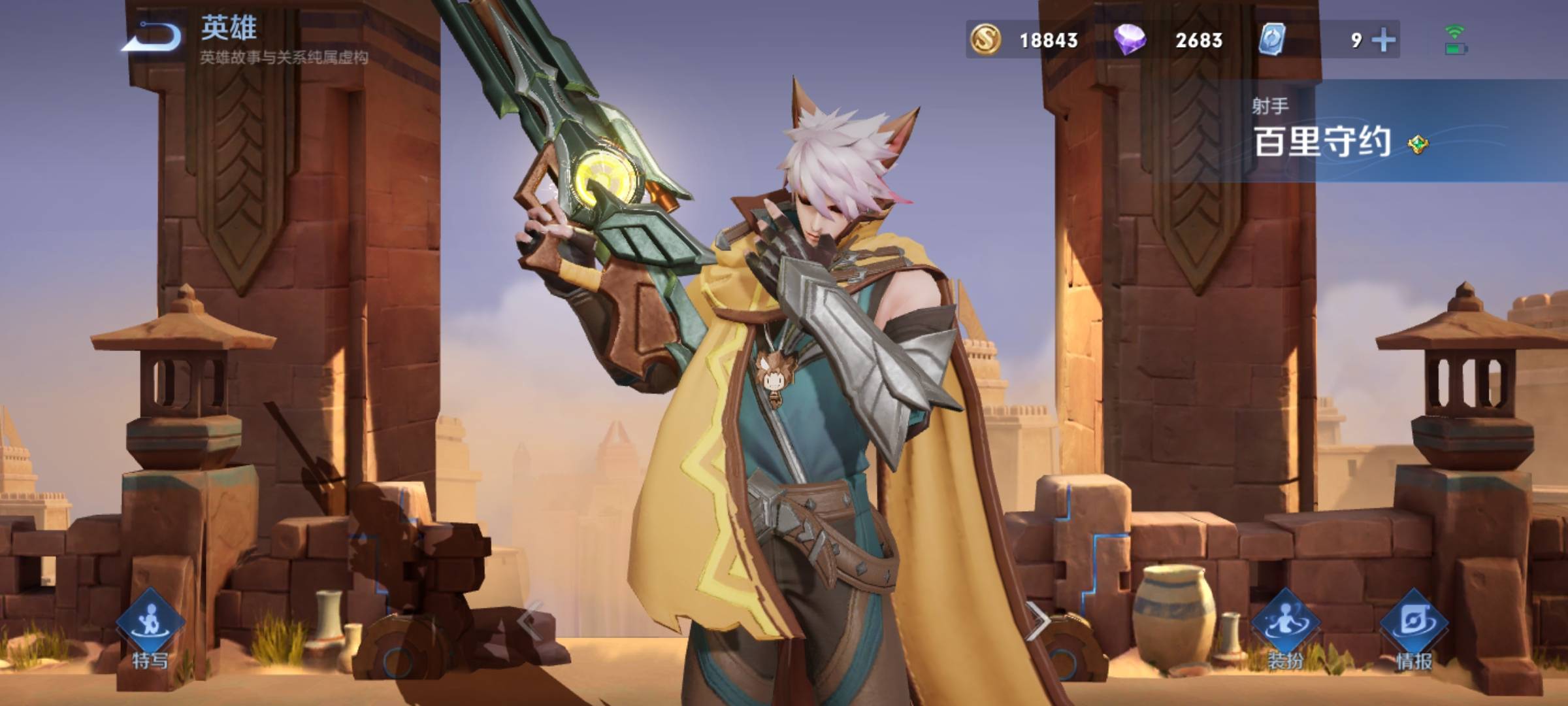The height and width of the screenshot is (706, 1568).
Task: Open the 特写 close-up view
Action: tap(150, 629)
